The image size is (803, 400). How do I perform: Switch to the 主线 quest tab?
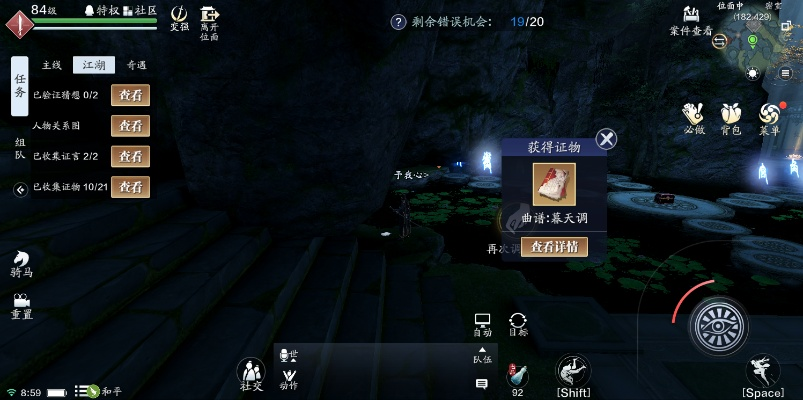51,65
